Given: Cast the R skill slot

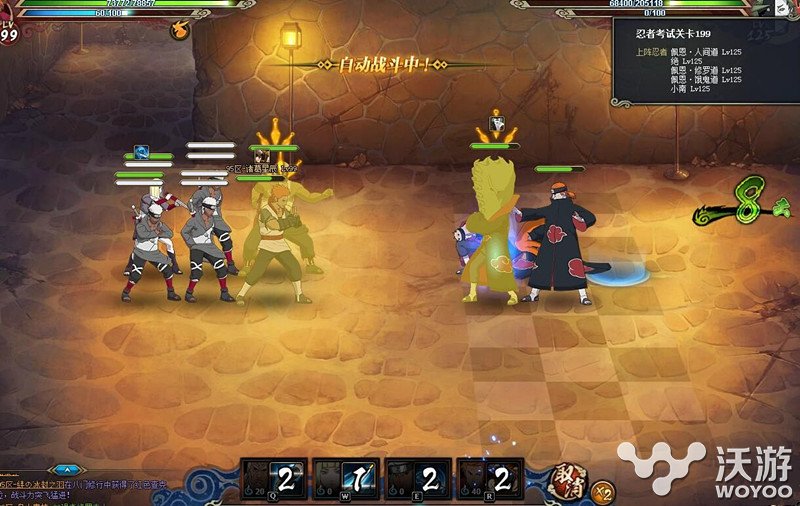Looking at the screenshot, I should coord(489,480).
